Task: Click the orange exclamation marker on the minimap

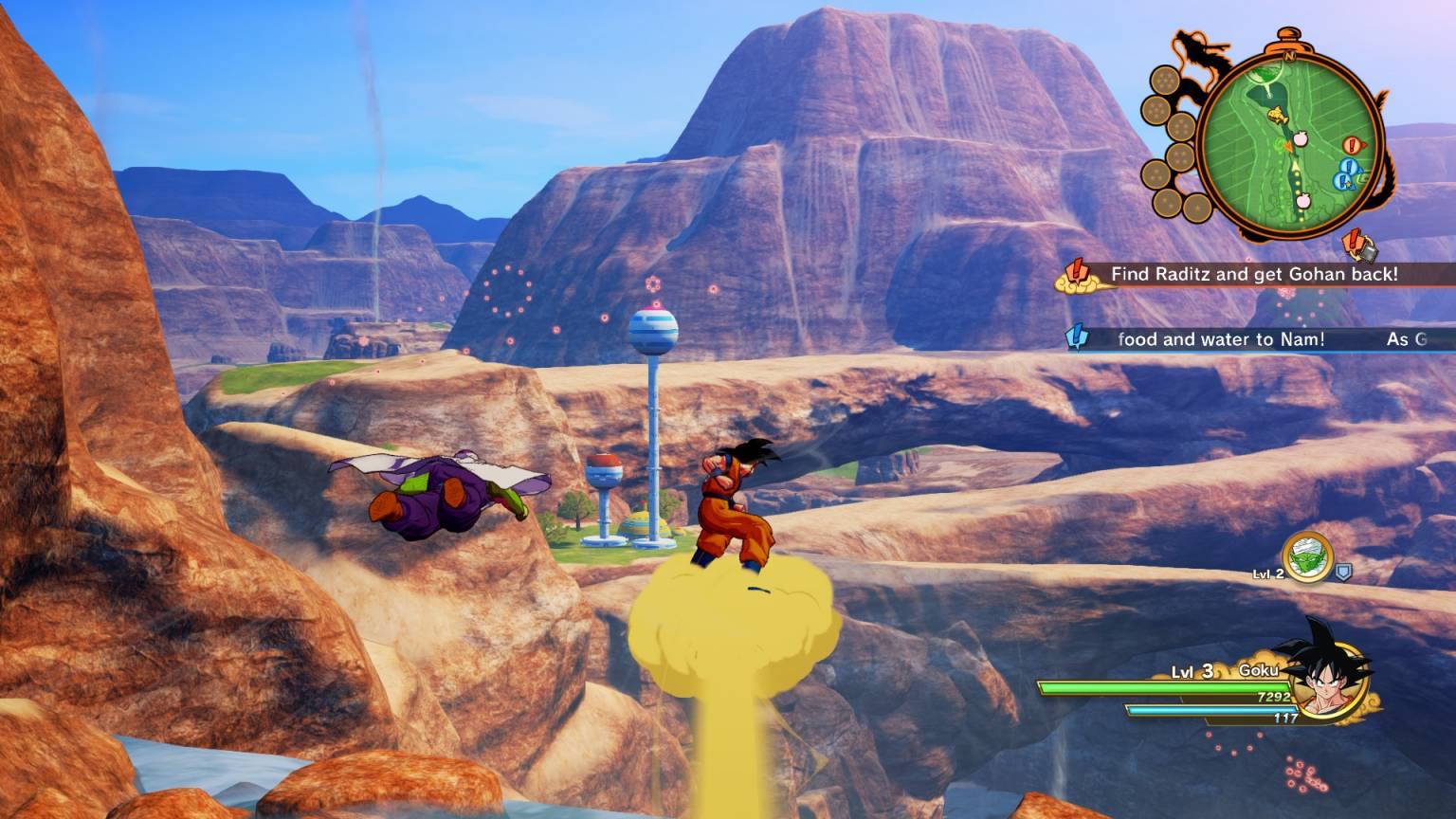Action: [1352, 144]
